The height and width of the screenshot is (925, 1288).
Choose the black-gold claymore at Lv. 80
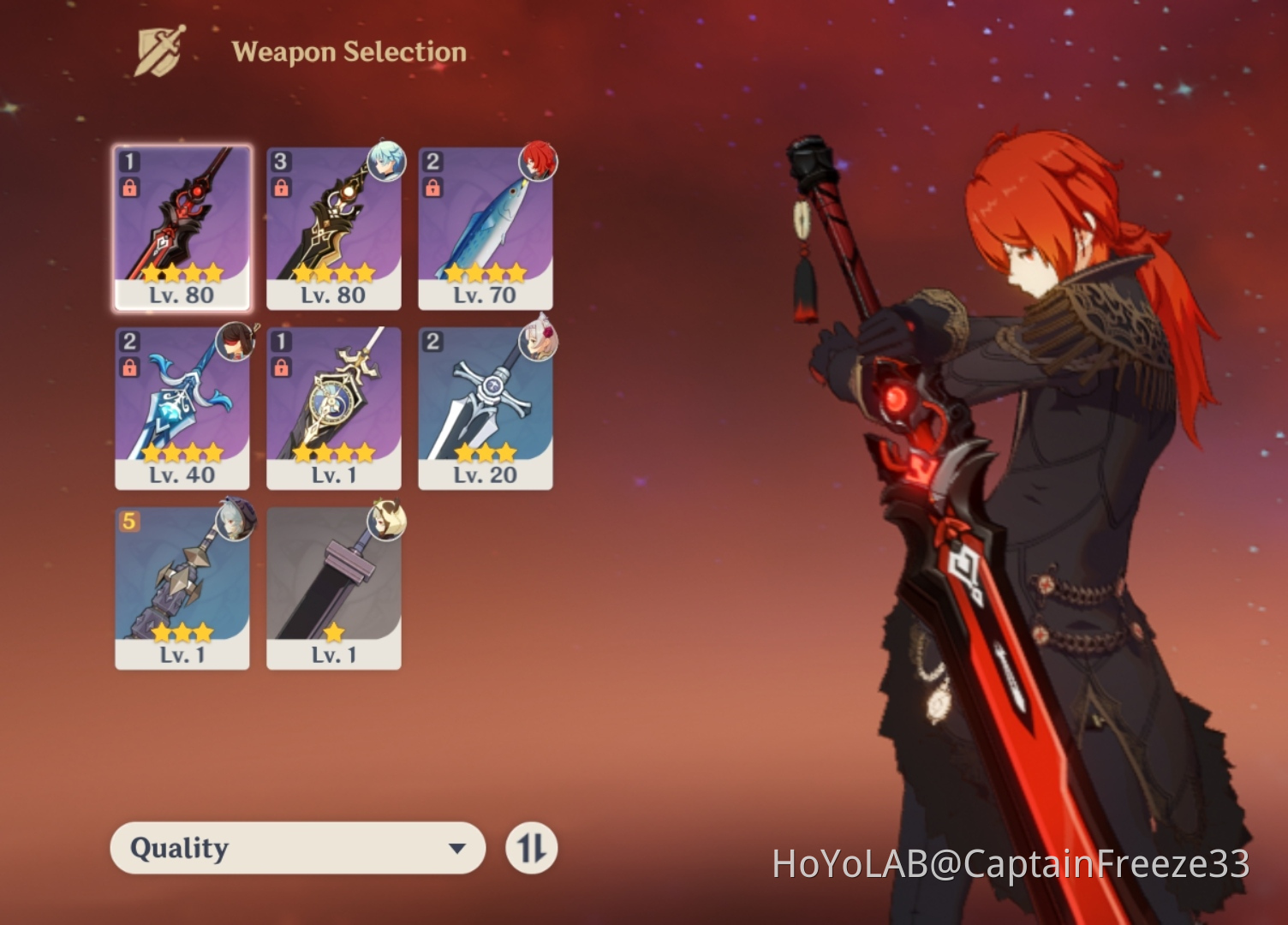(x=334, y=227)
